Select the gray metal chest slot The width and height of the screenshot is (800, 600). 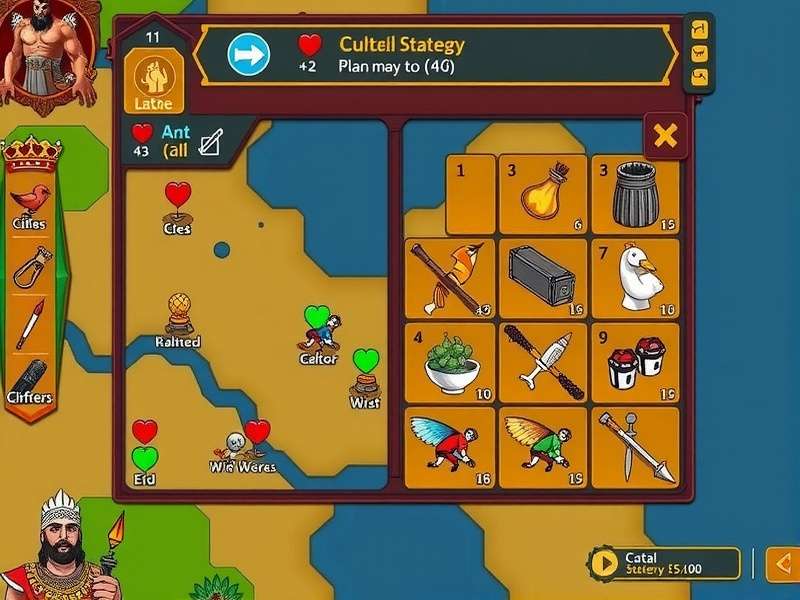(x=543, y=278)
